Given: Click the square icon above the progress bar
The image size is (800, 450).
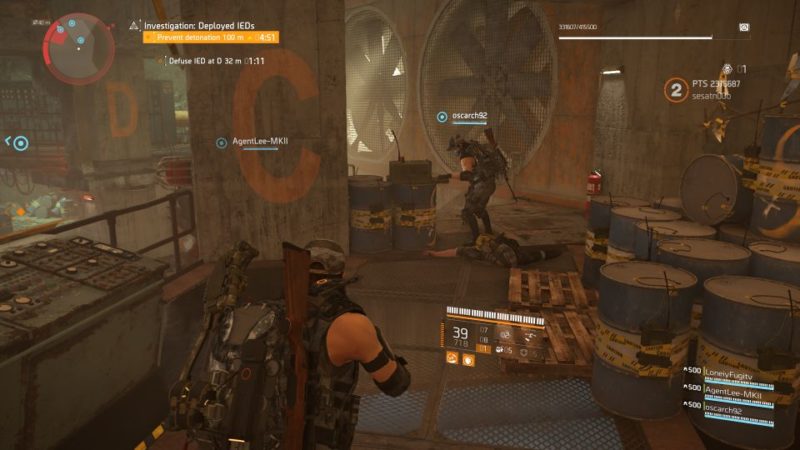Looking at the screenshot, I should 743,28.
